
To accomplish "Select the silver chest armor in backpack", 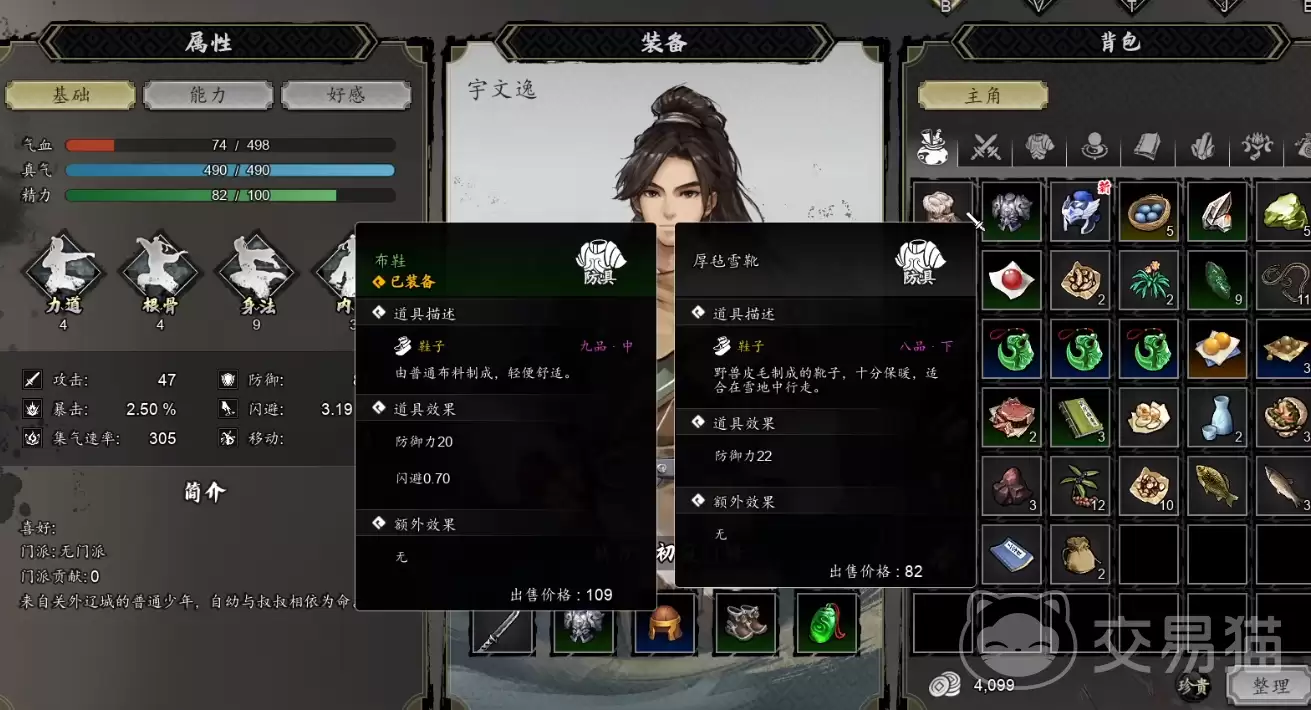I will pyautogui.click(x=1011, y=211).
